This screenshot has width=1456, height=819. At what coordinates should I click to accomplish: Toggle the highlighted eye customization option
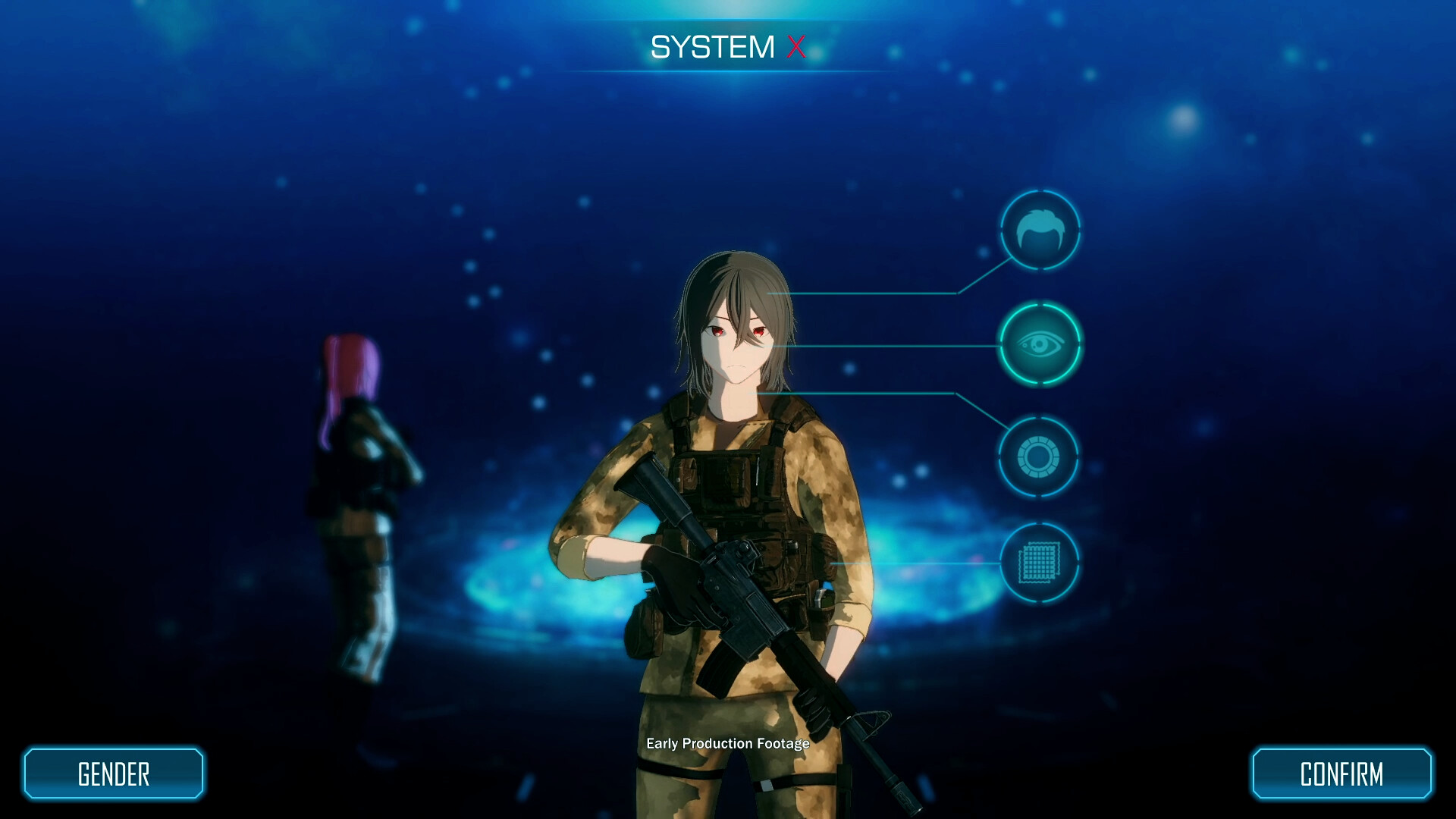[x=1040, y=343]
